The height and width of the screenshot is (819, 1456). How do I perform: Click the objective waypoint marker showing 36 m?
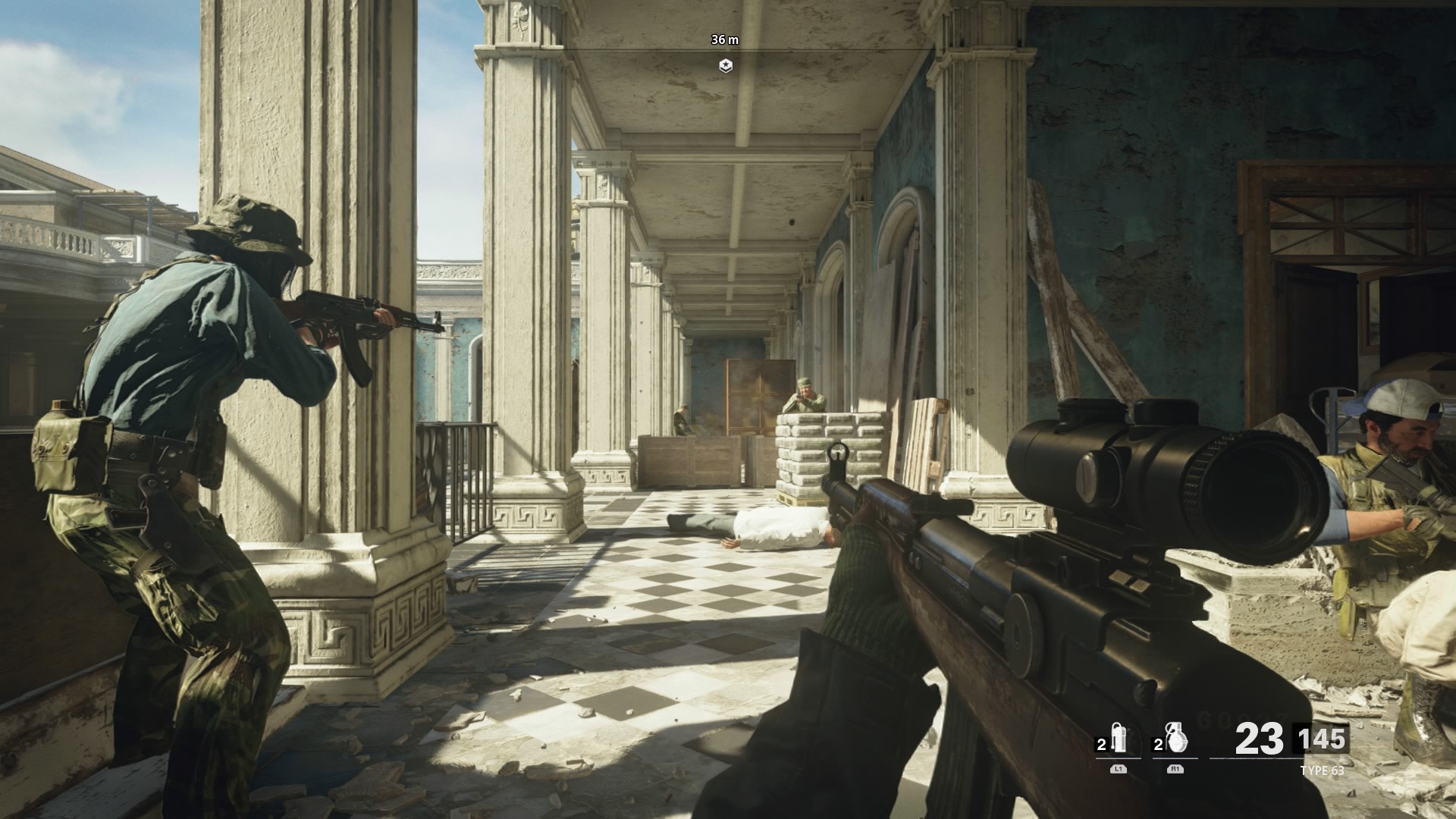[x=726, y=66]
